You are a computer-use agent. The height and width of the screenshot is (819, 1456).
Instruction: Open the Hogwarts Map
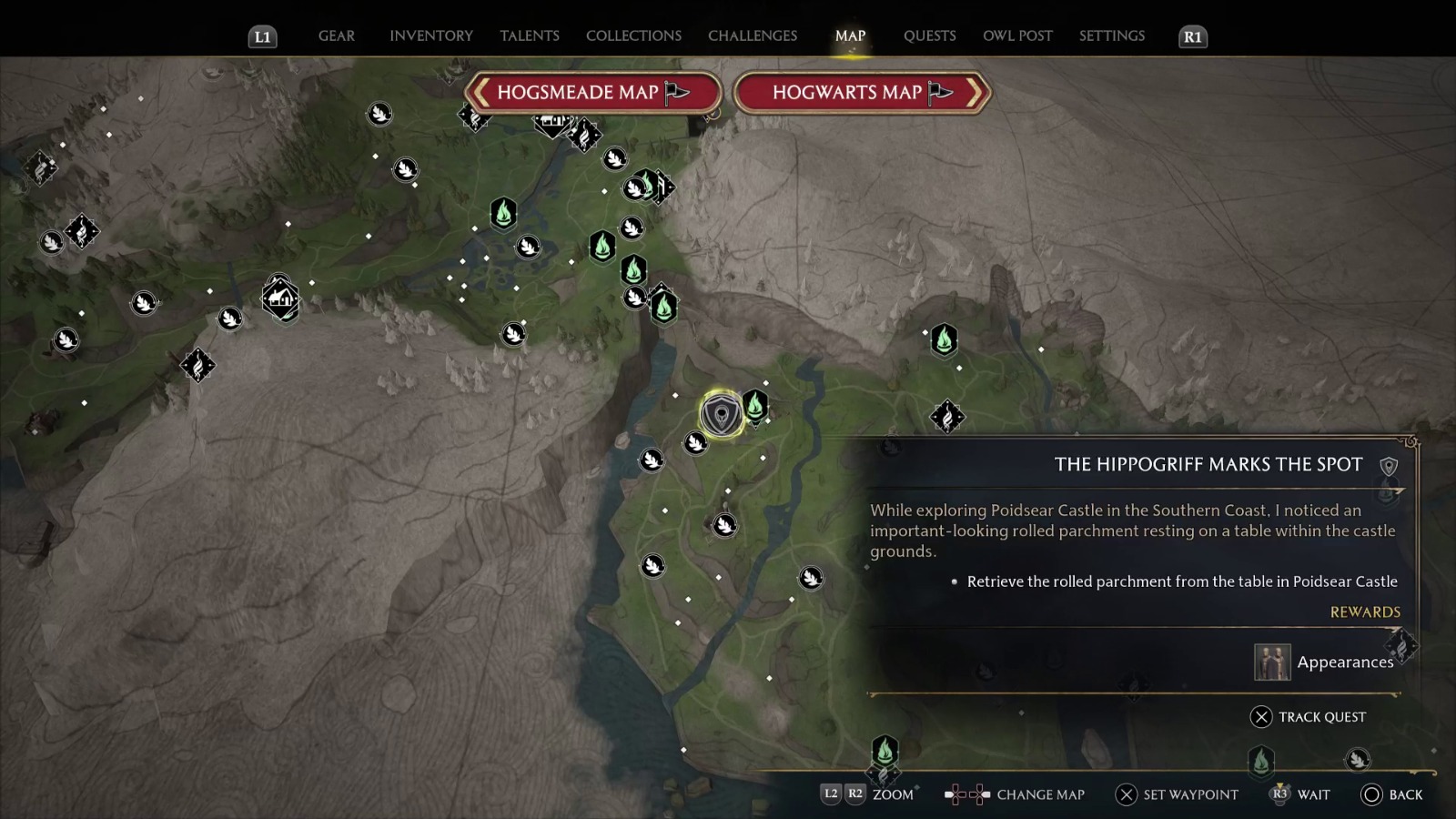coord(861,92)
